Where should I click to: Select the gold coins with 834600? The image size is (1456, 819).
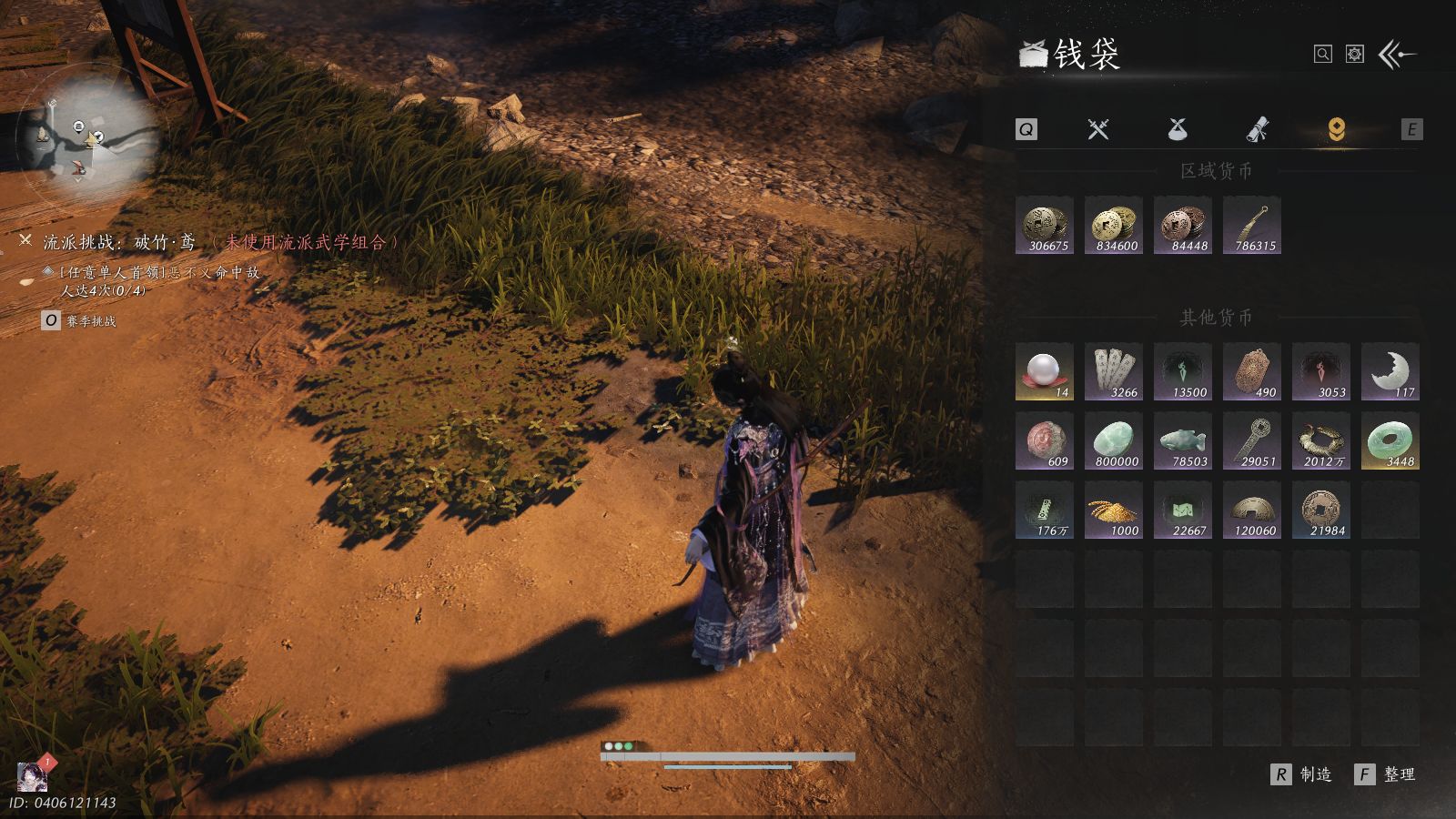pos(1114,225)
